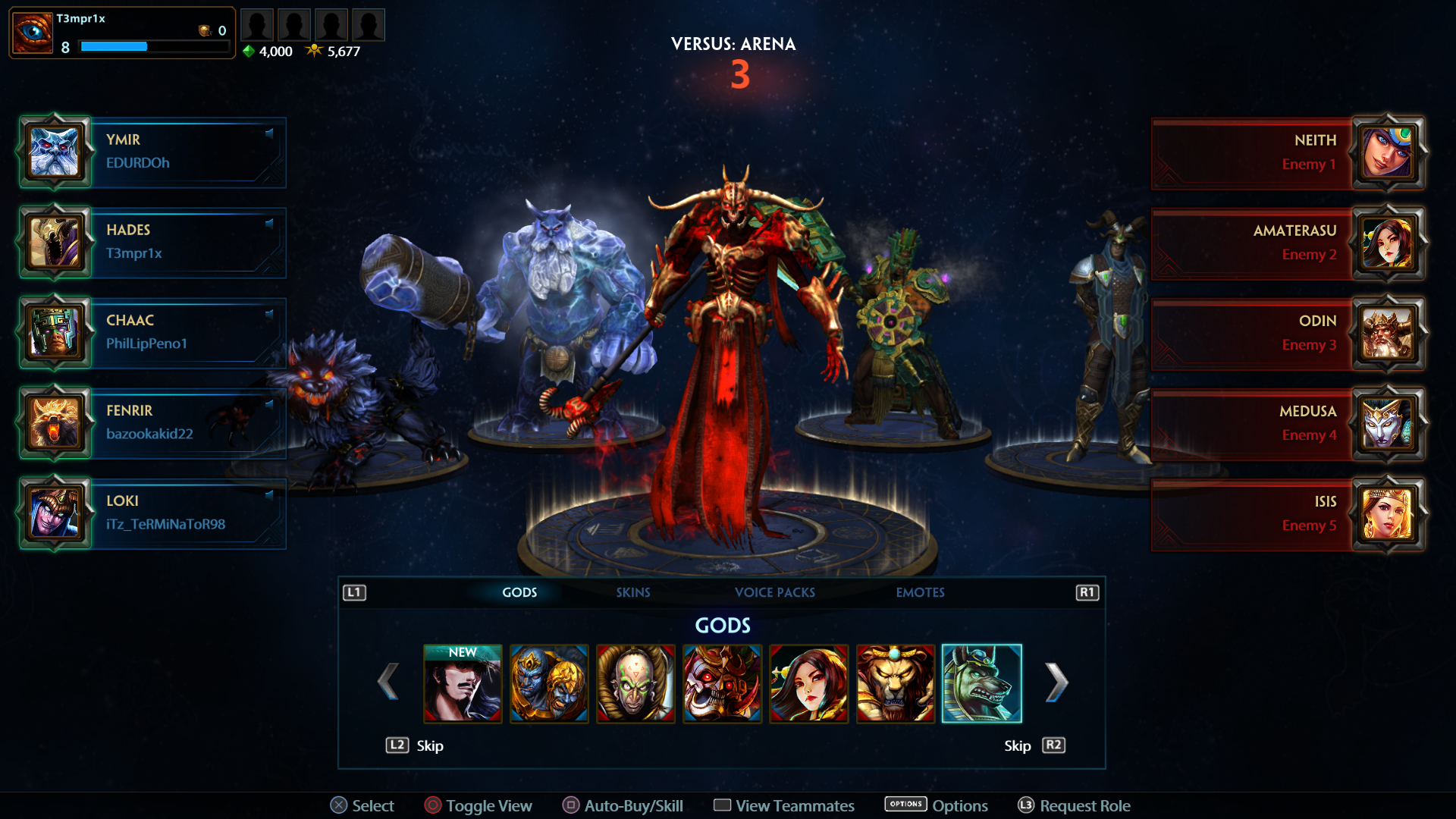Click Request Role in the bottom bar
Image resolution: width=1456 pixels, height=819 pixels.
click(x=1084, y=805)
